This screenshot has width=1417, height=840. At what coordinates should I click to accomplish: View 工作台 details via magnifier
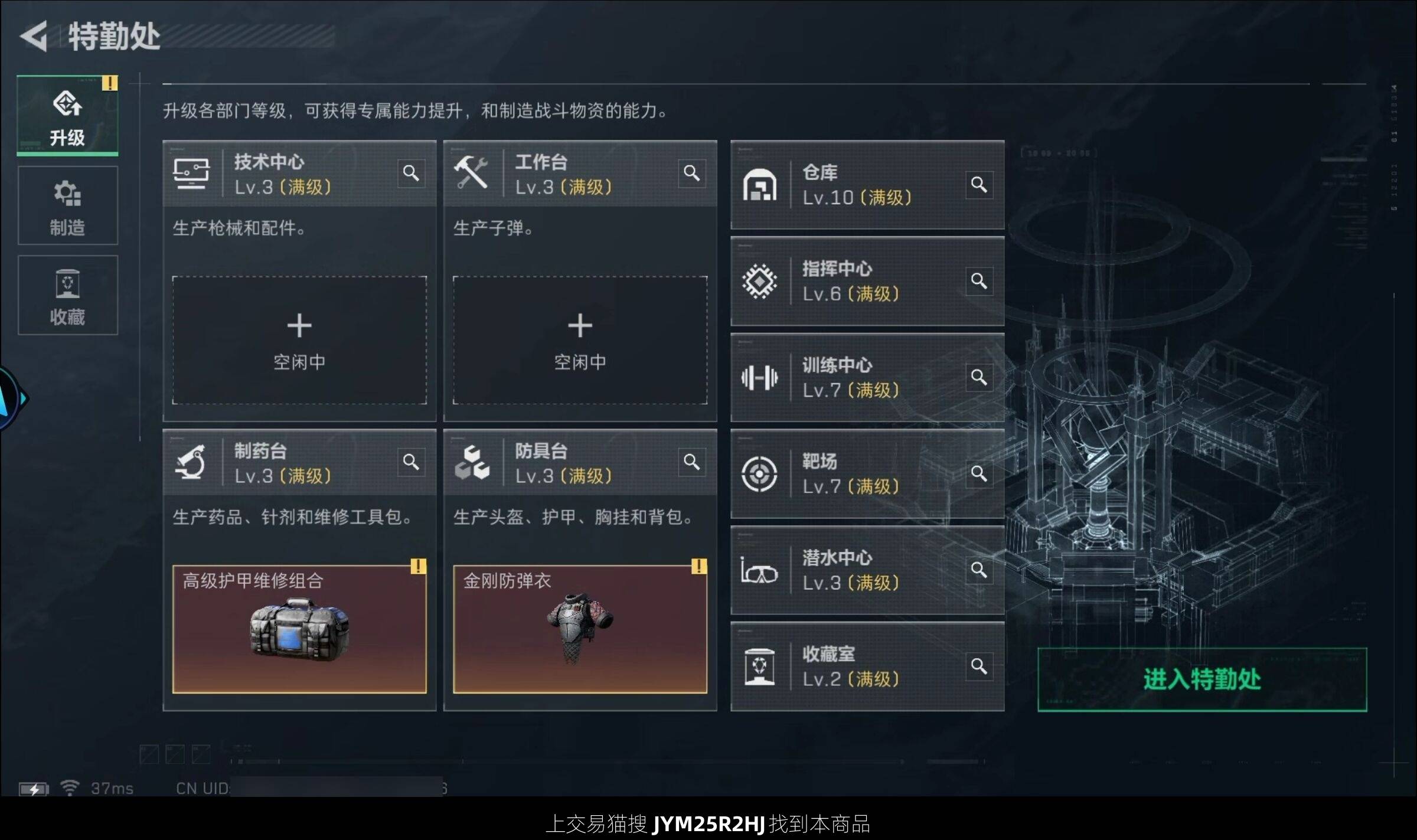click(691, 174)
